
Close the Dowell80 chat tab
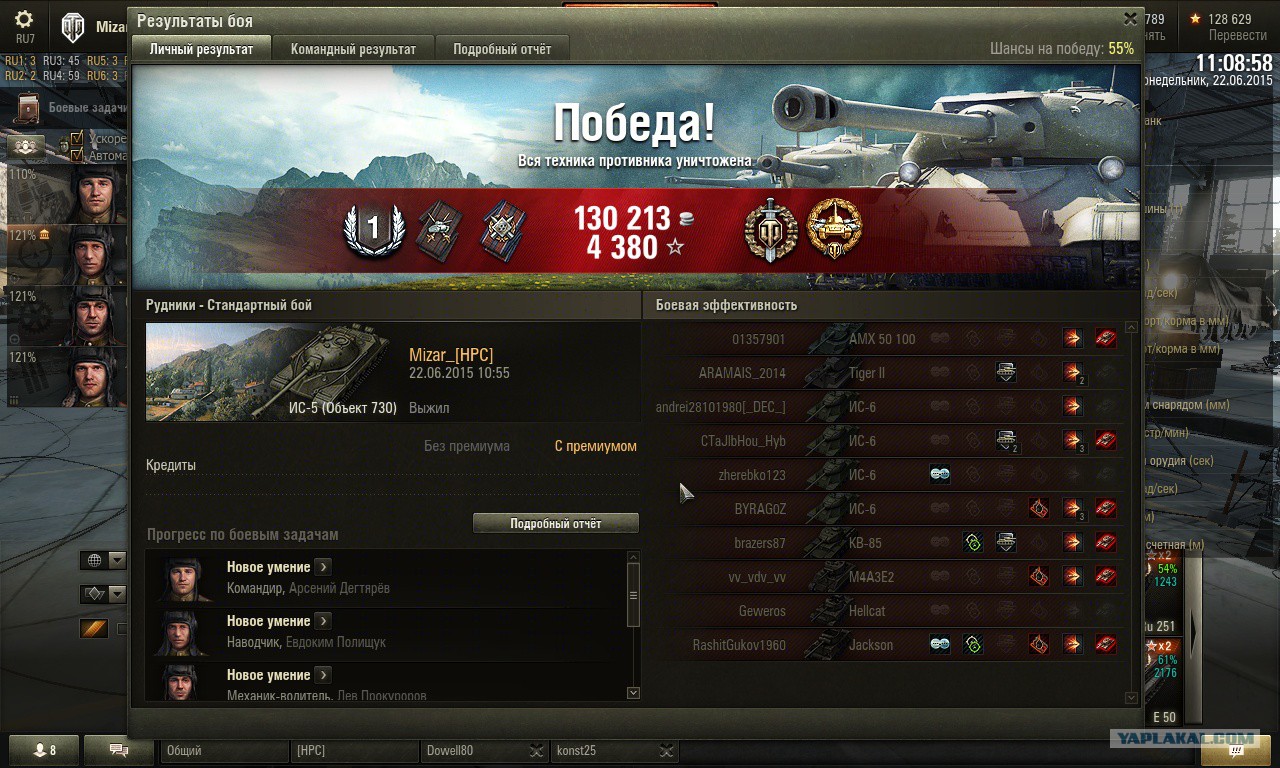pos(537,751)
